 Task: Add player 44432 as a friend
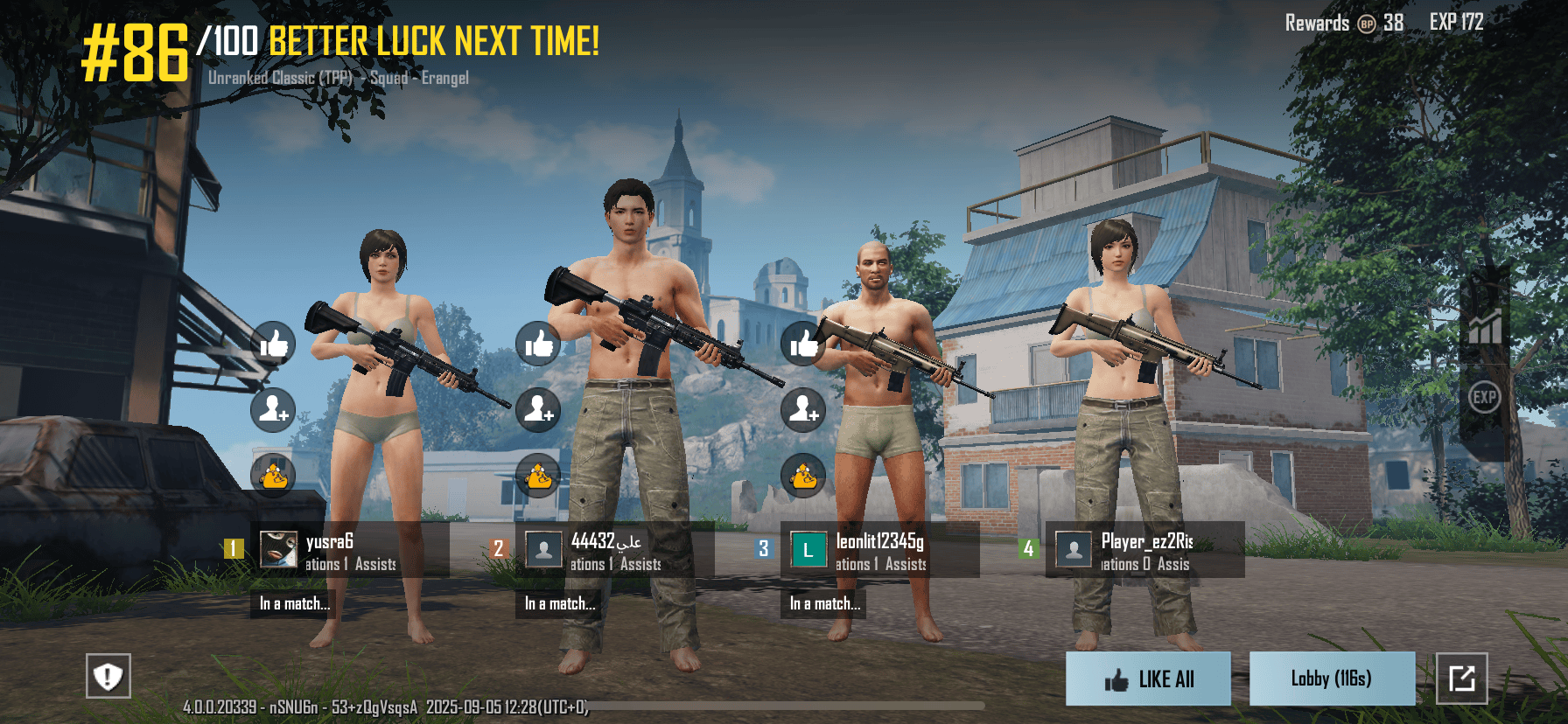(x=538, y=409)
